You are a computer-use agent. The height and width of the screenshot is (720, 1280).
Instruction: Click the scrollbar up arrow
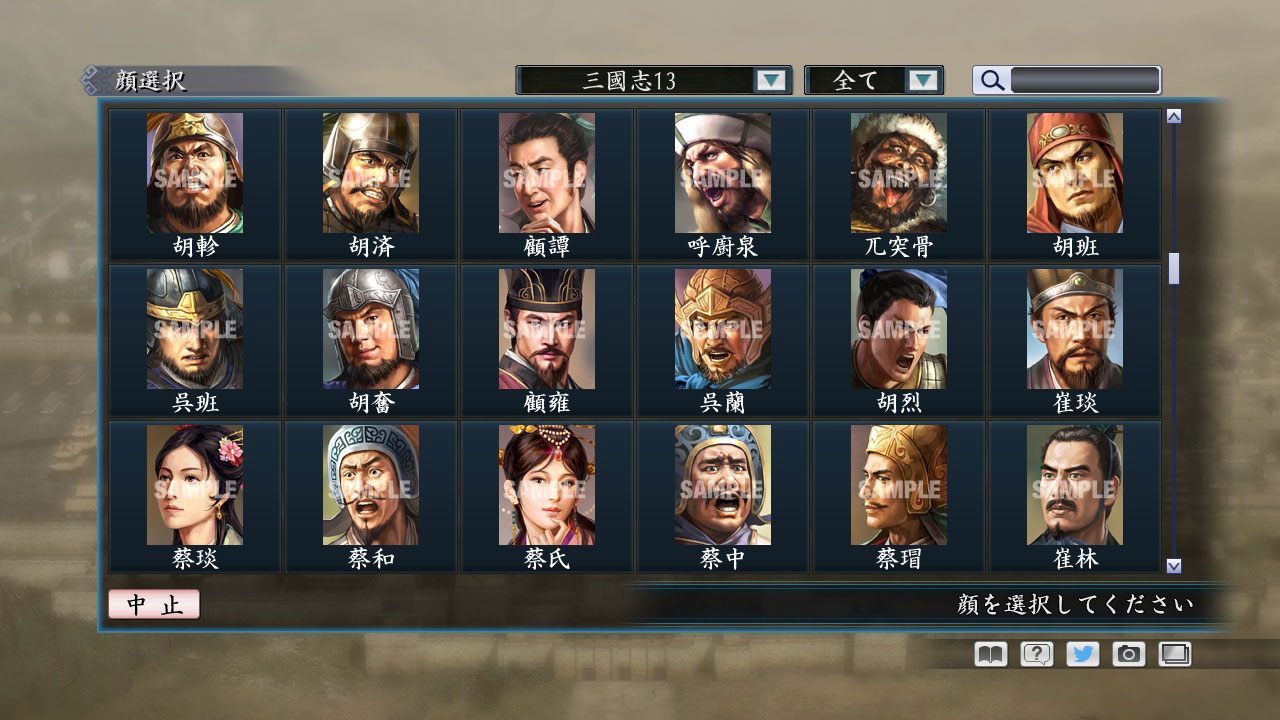1172,113
